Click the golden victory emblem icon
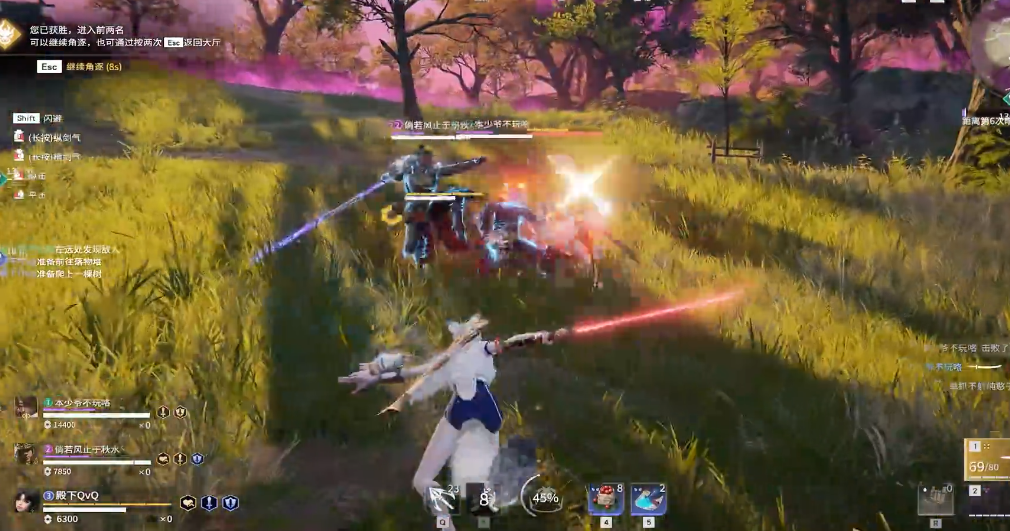 coord(12,36)
